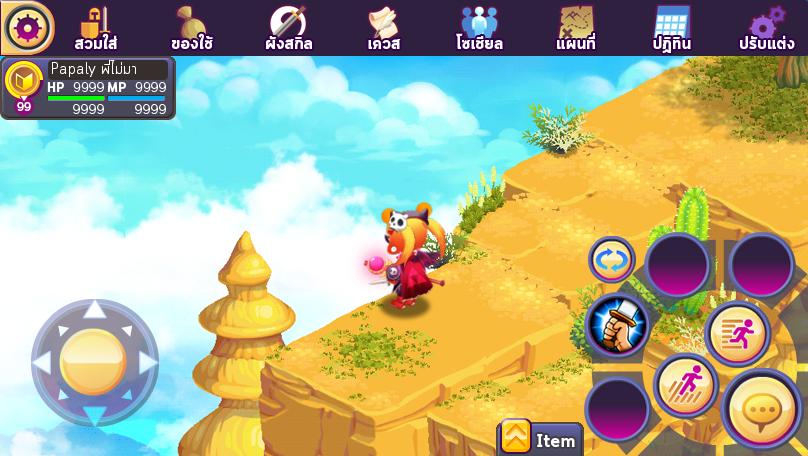This screenshot has width=808, height=456.
Task: Open the chat speech bubble button
Action: 761,409
